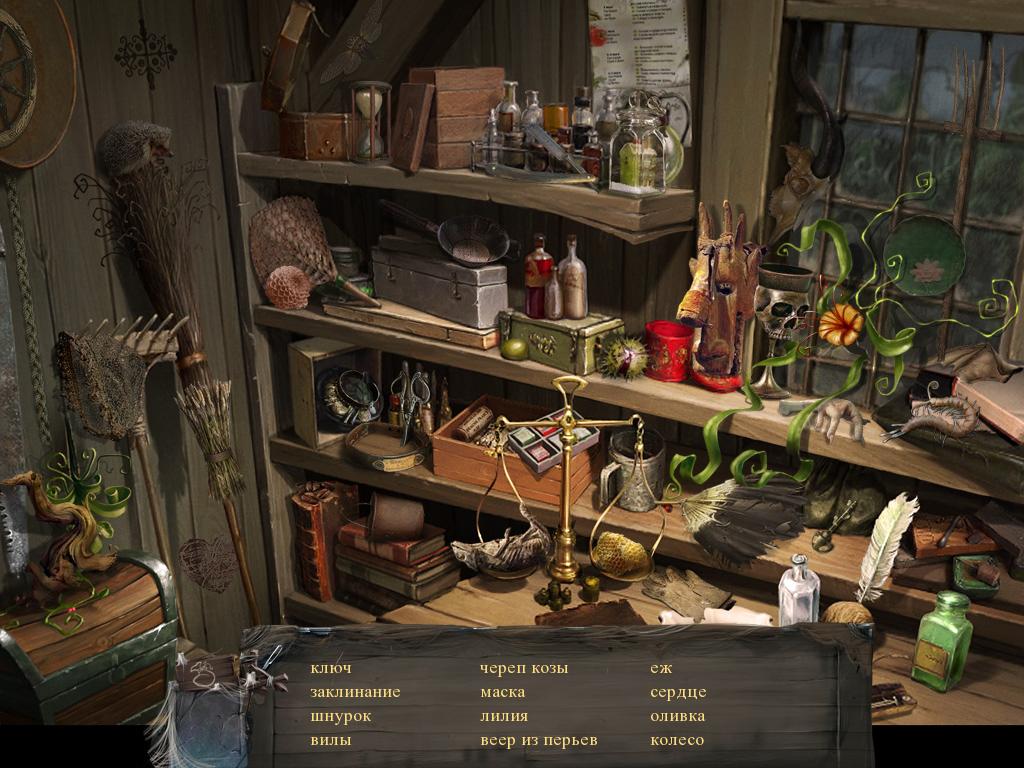The image size is (1024, 768).
Task: Click the word "еж" in the list
Action: point(661,668)
